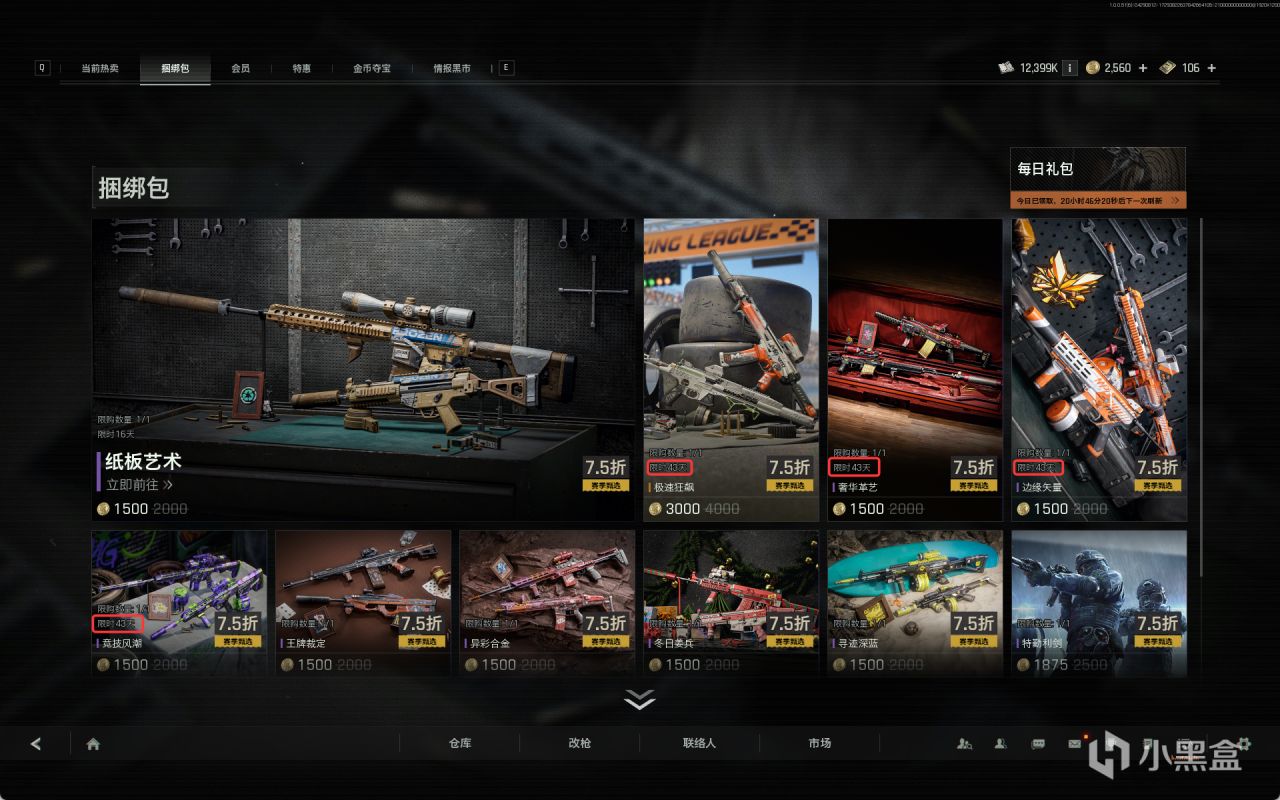Open the 会员 membership tab
The height and width of the screenshot is (800, 1280).
(x=240, y=68)
